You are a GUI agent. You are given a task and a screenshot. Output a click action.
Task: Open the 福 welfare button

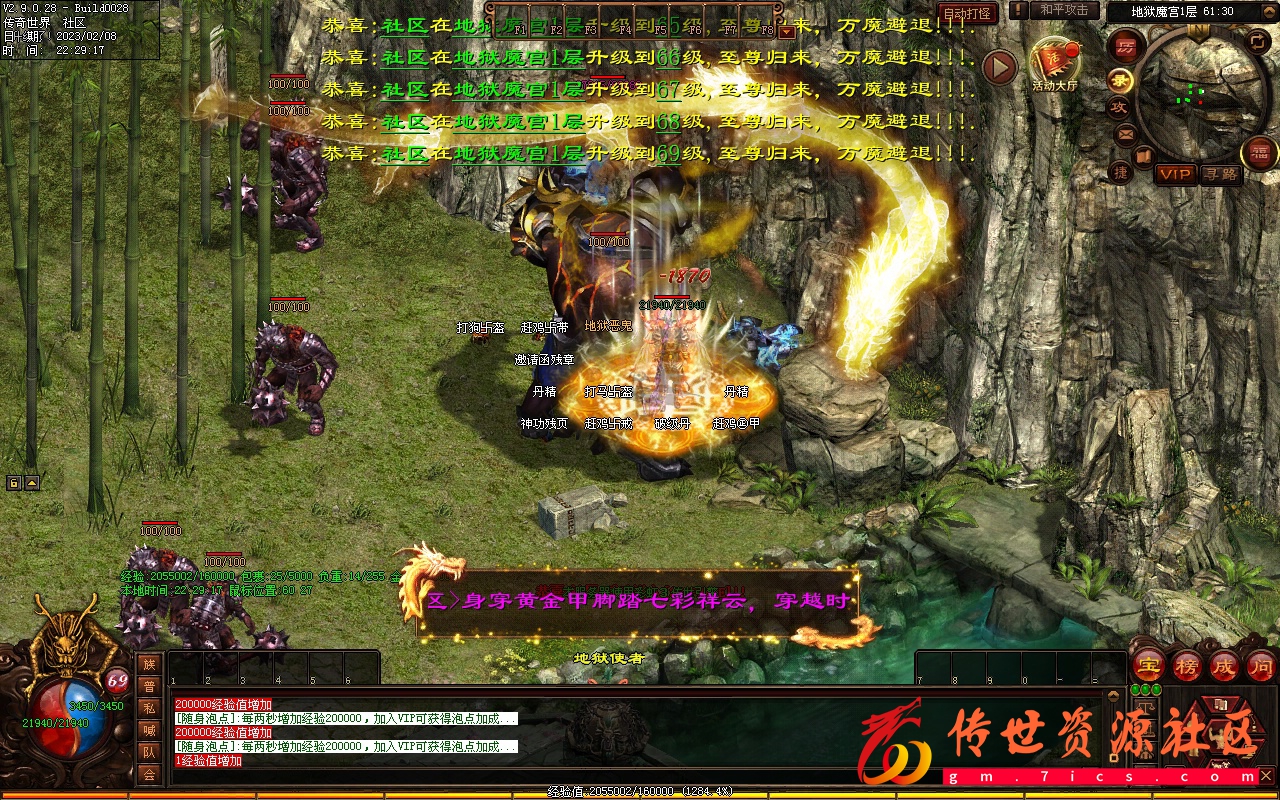click(x=1258, y=152)
